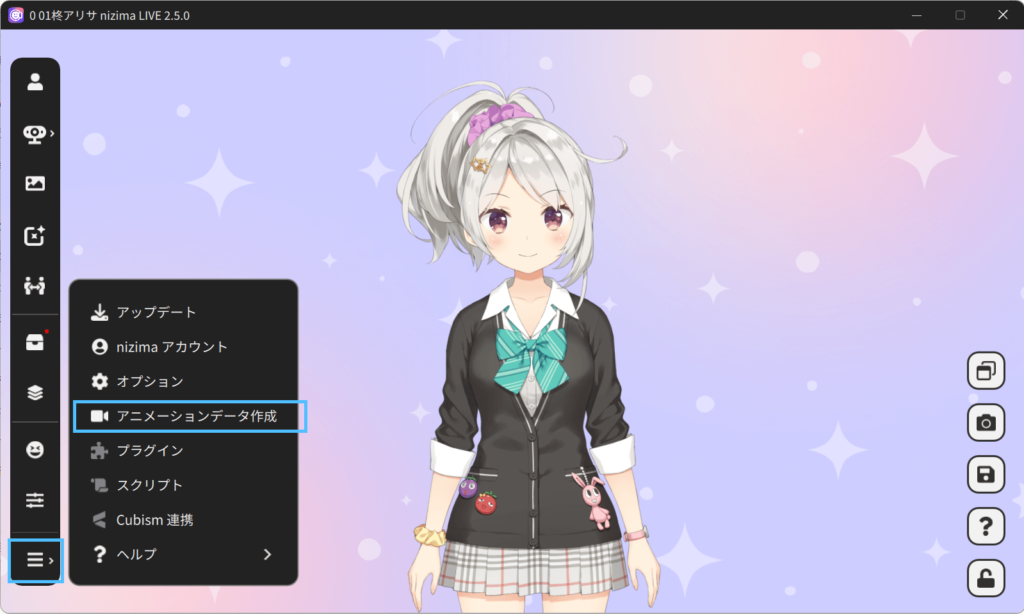1024x614 pixels.
Task: Open プラグイン menu entry
Action: point(149,450)
